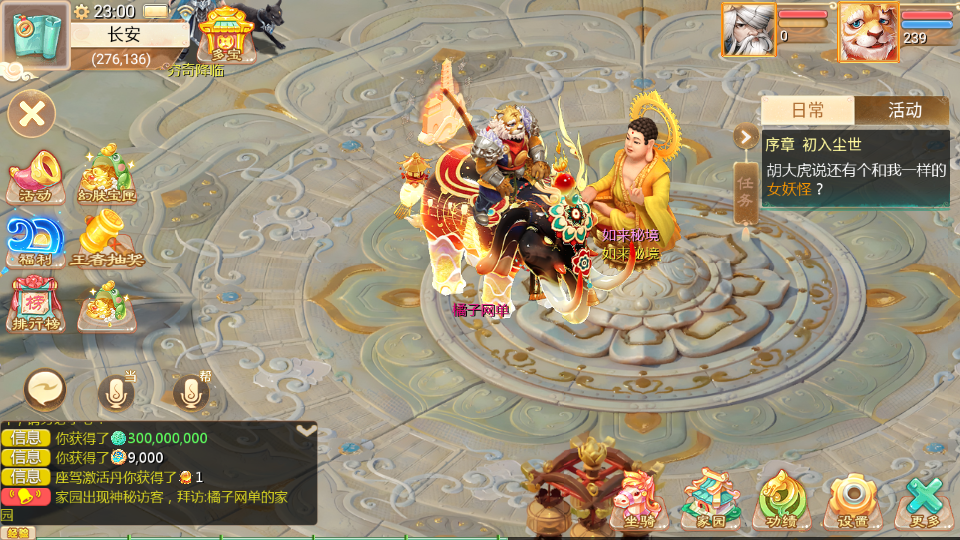
Task: Activate the 帮 guild voice microphone
Action: pyautogui.click(x=190, y=392)
